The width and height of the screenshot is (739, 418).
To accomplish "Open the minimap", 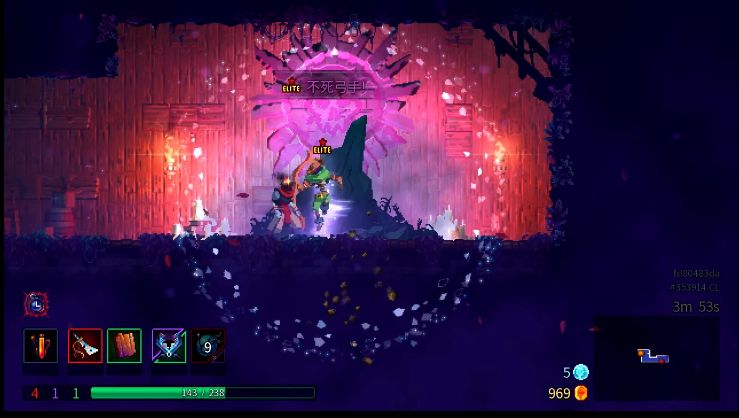I will point(656,357).
